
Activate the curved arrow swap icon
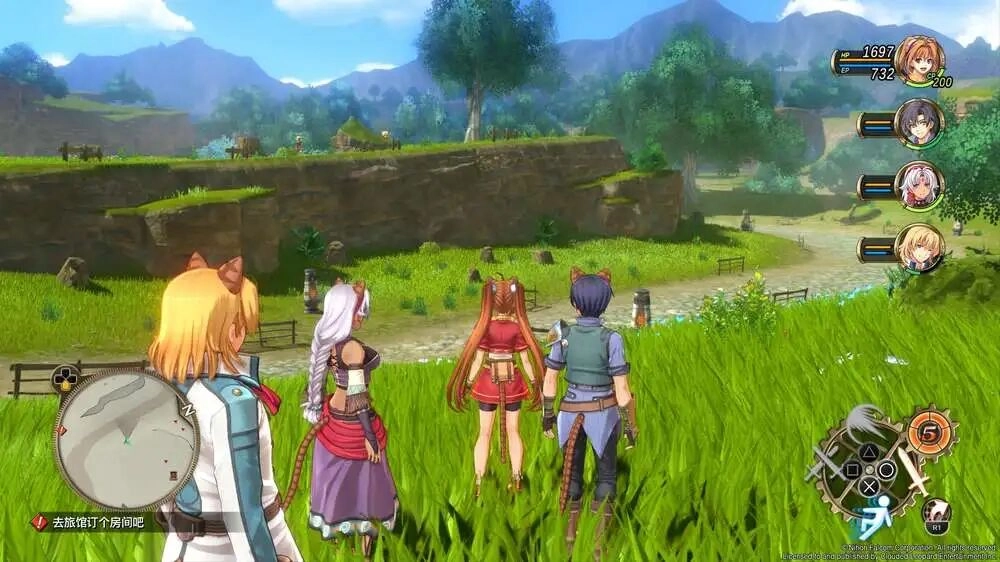click(x=937, y=510)
